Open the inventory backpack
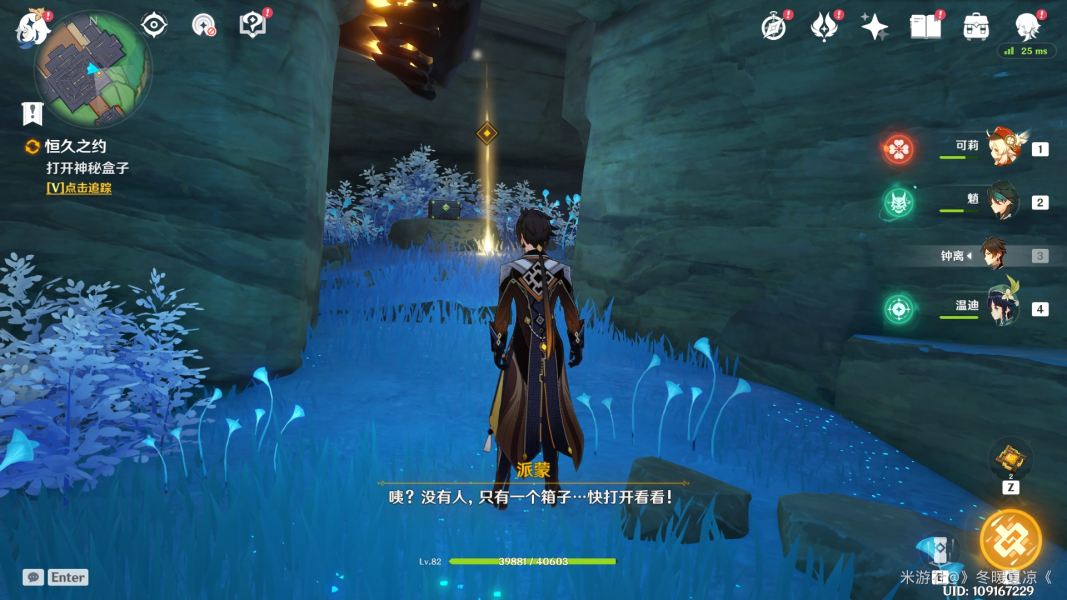This screenshot has height=600, width=1067. (976, 27)
